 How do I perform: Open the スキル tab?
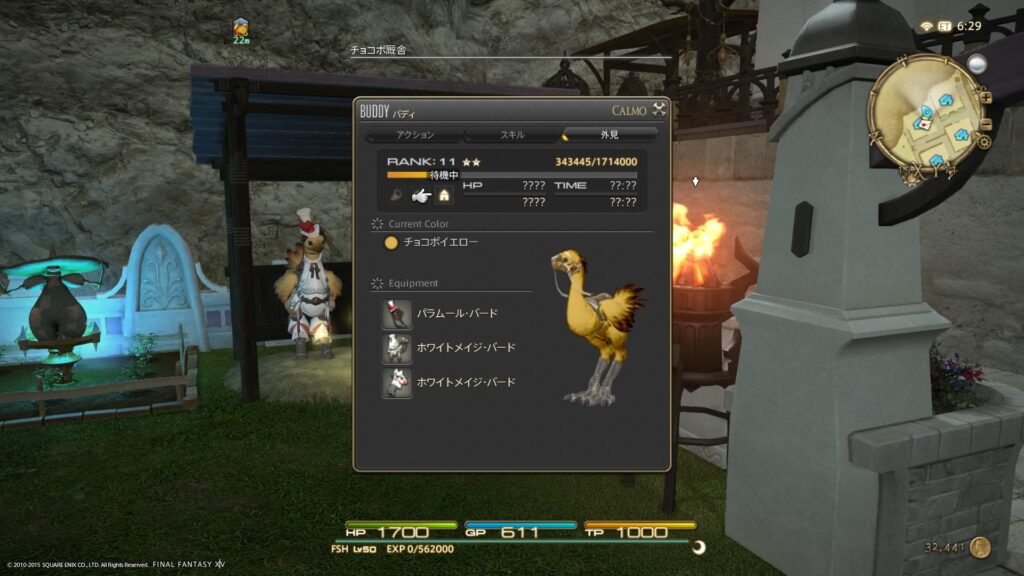[x=512, y=134]
